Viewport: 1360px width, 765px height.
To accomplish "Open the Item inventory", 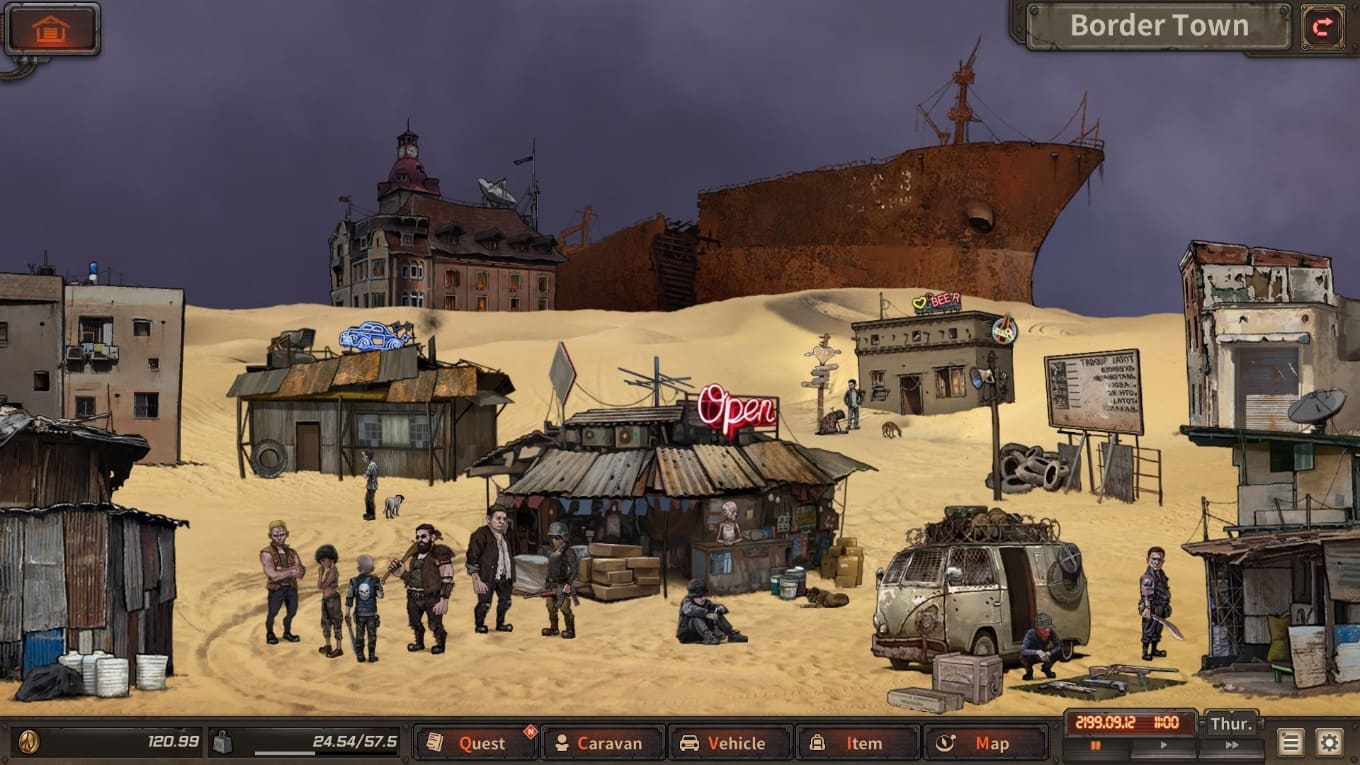I will pos(857,743).
